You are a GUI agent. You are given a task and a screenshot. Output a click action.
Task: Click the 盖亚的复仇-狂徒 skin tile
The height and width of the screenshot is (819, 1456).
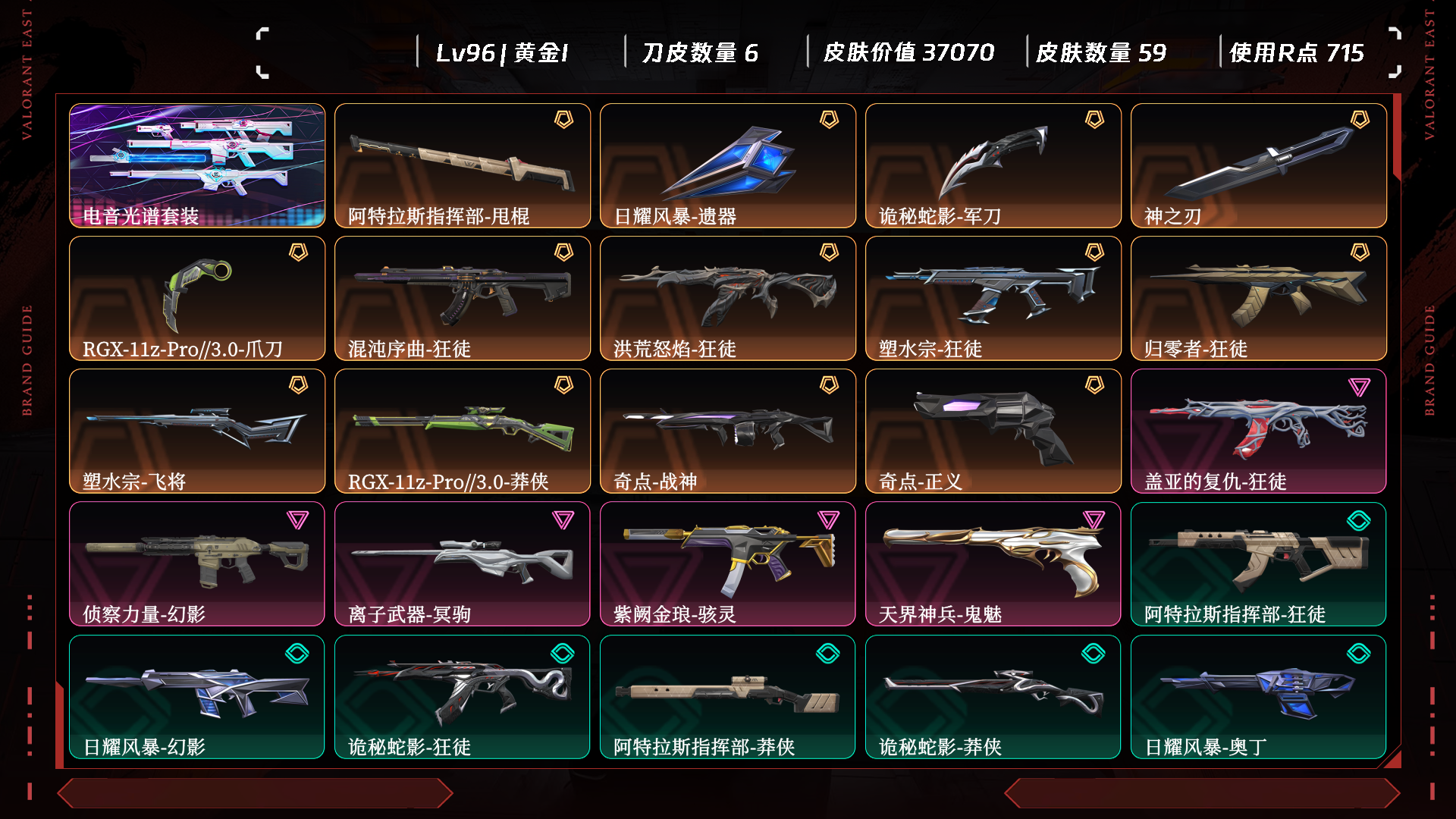point(1259,431)
